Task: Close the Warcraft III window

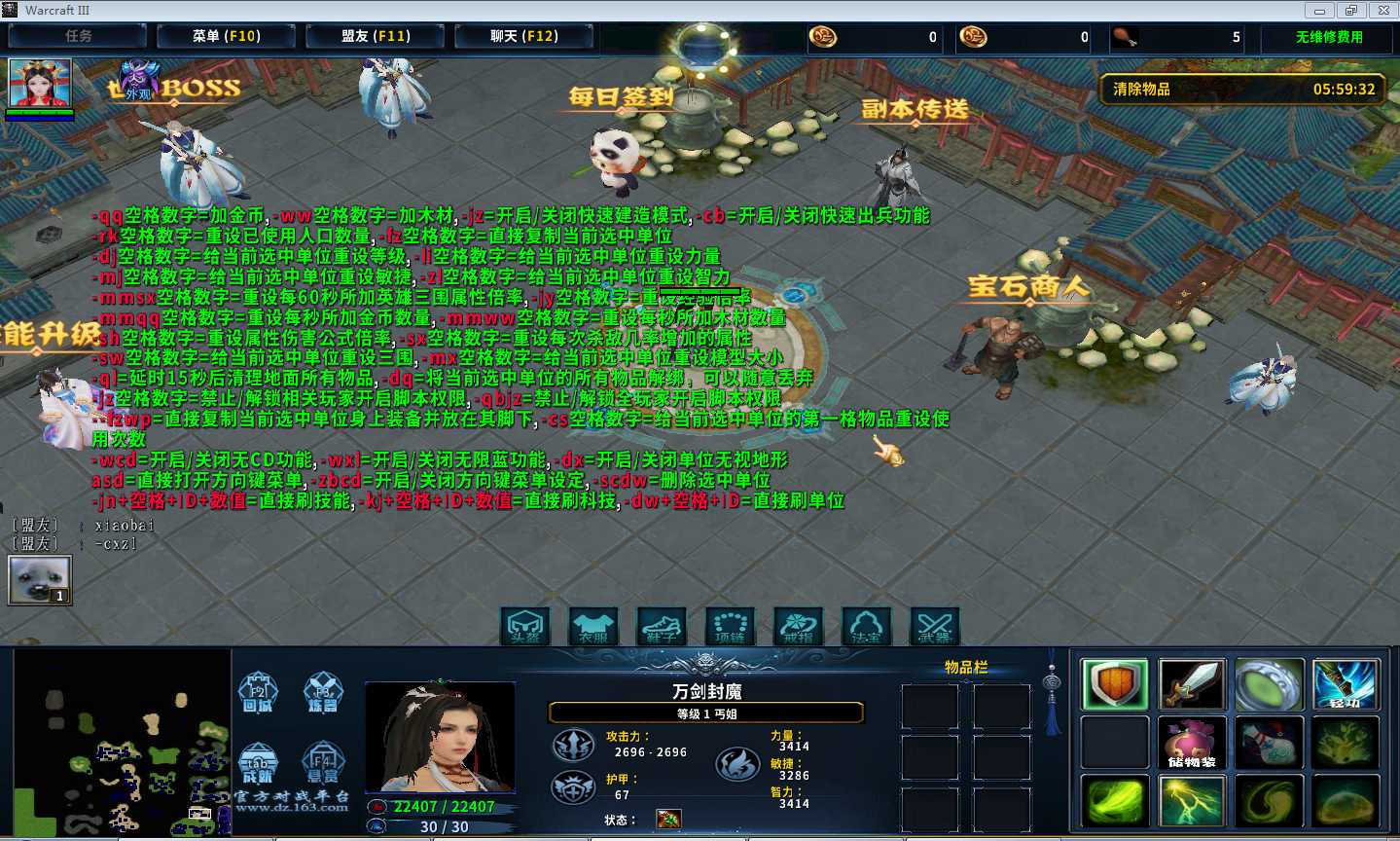Action: click(x=1383, y=11)
